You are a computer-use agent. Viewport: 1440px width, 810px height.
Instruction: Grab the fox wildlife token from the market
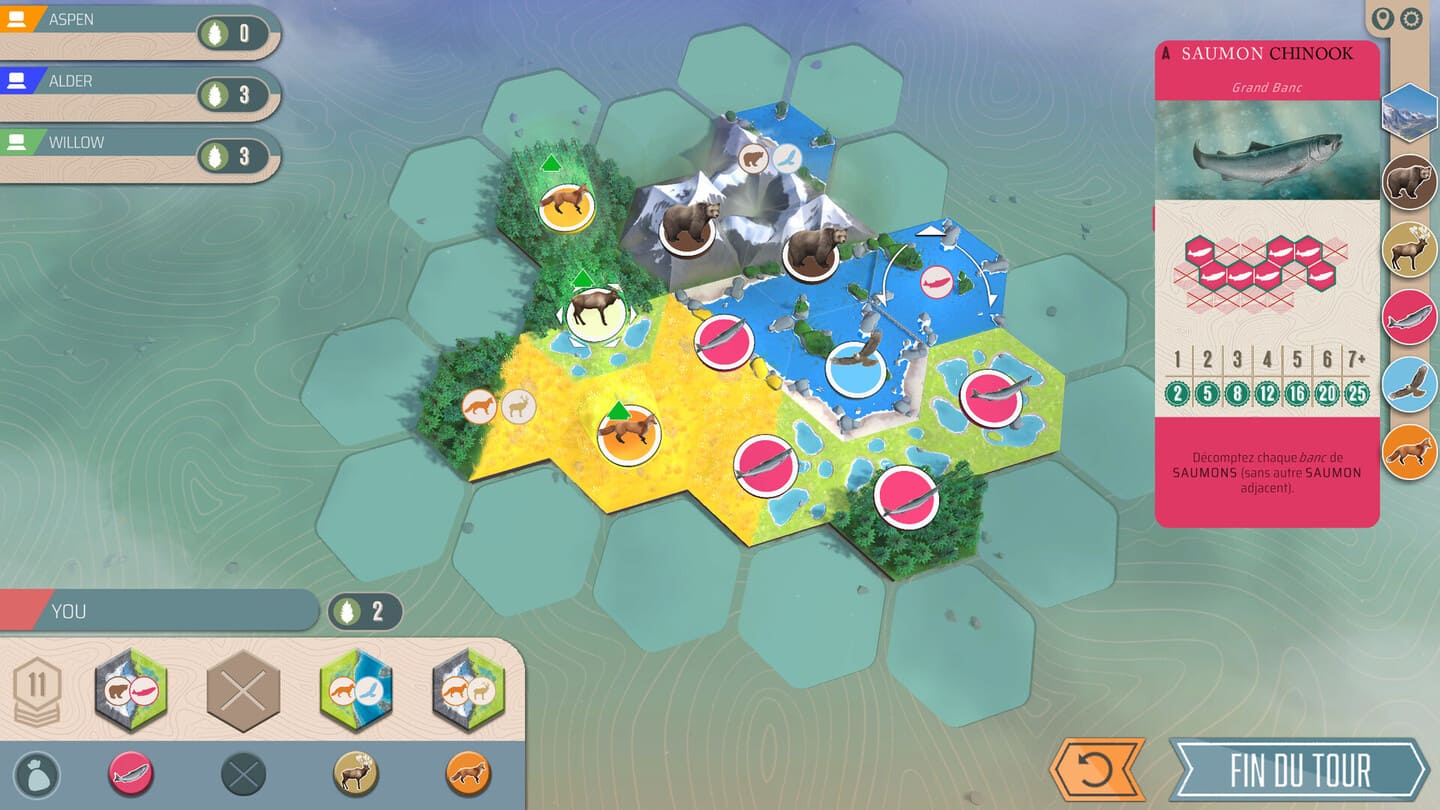(467, 774)
